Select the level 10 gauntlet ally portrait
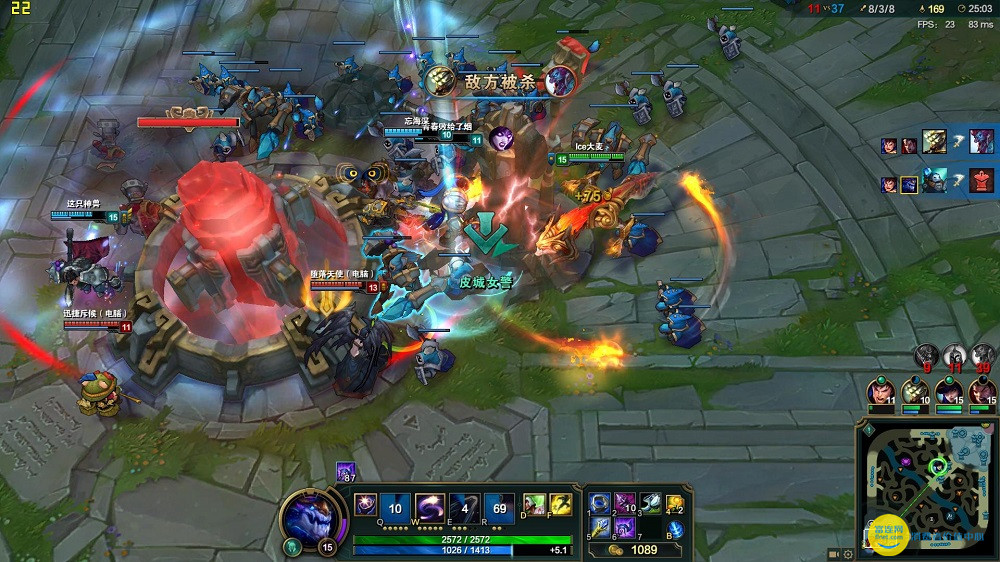 (914, 392)
